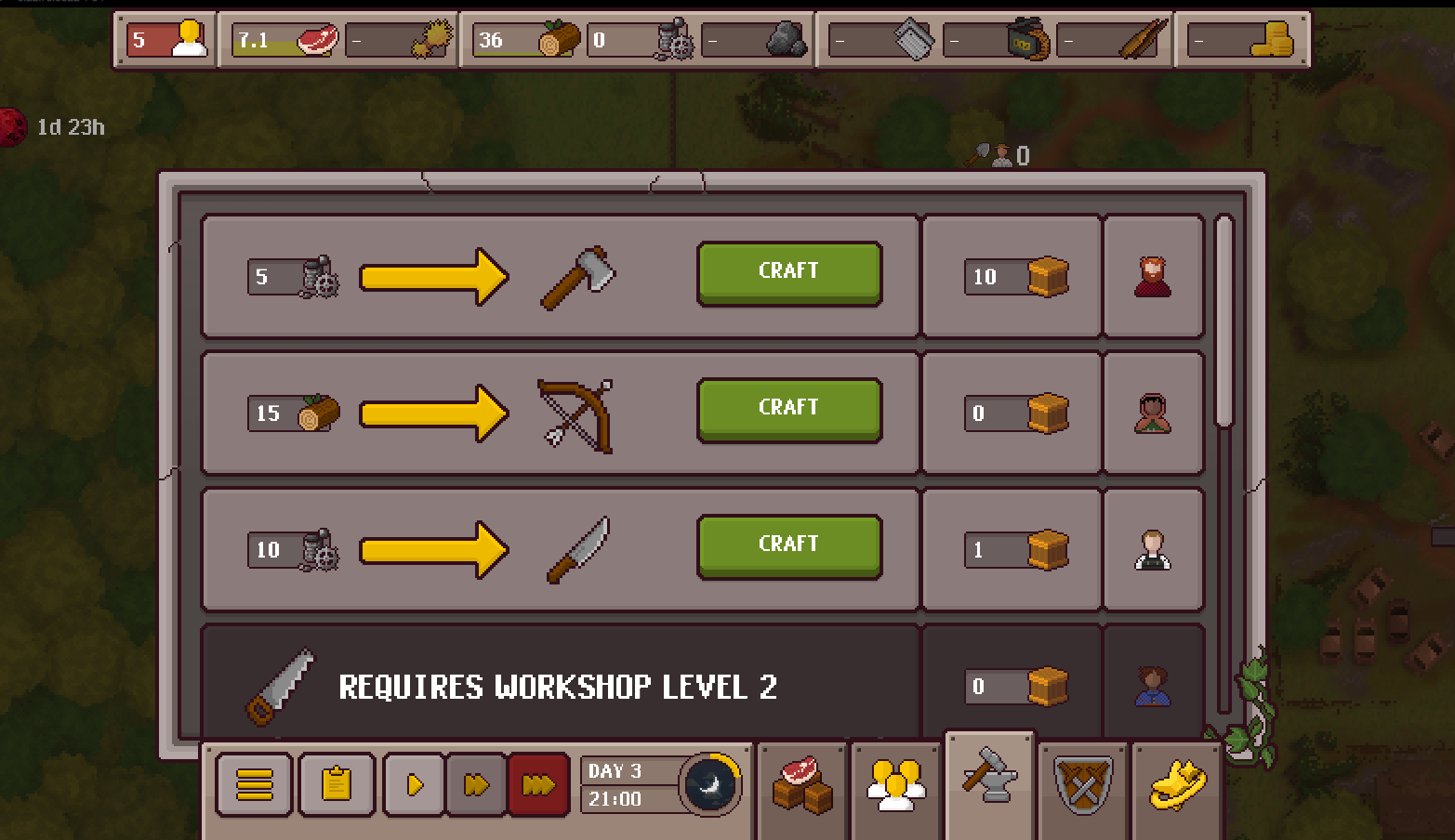The image size is (1455, 840).
Task: Open the clipboard task list
Action: (x=336, y=785)
